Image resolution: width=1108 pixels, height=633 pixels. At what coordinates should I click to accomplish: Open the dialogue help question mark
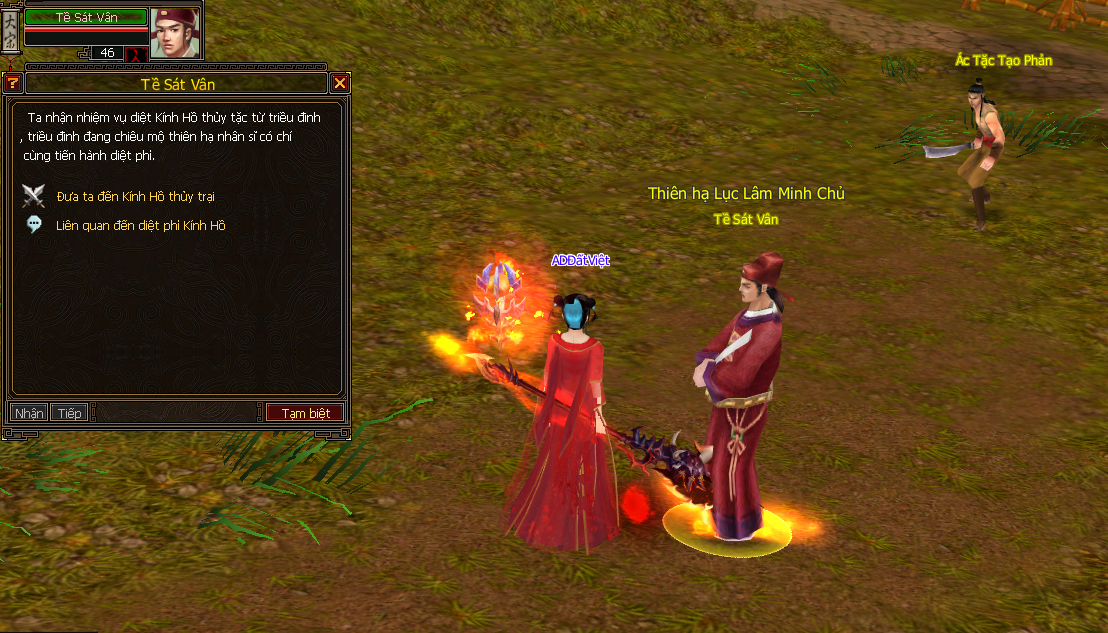click(12, 84)
